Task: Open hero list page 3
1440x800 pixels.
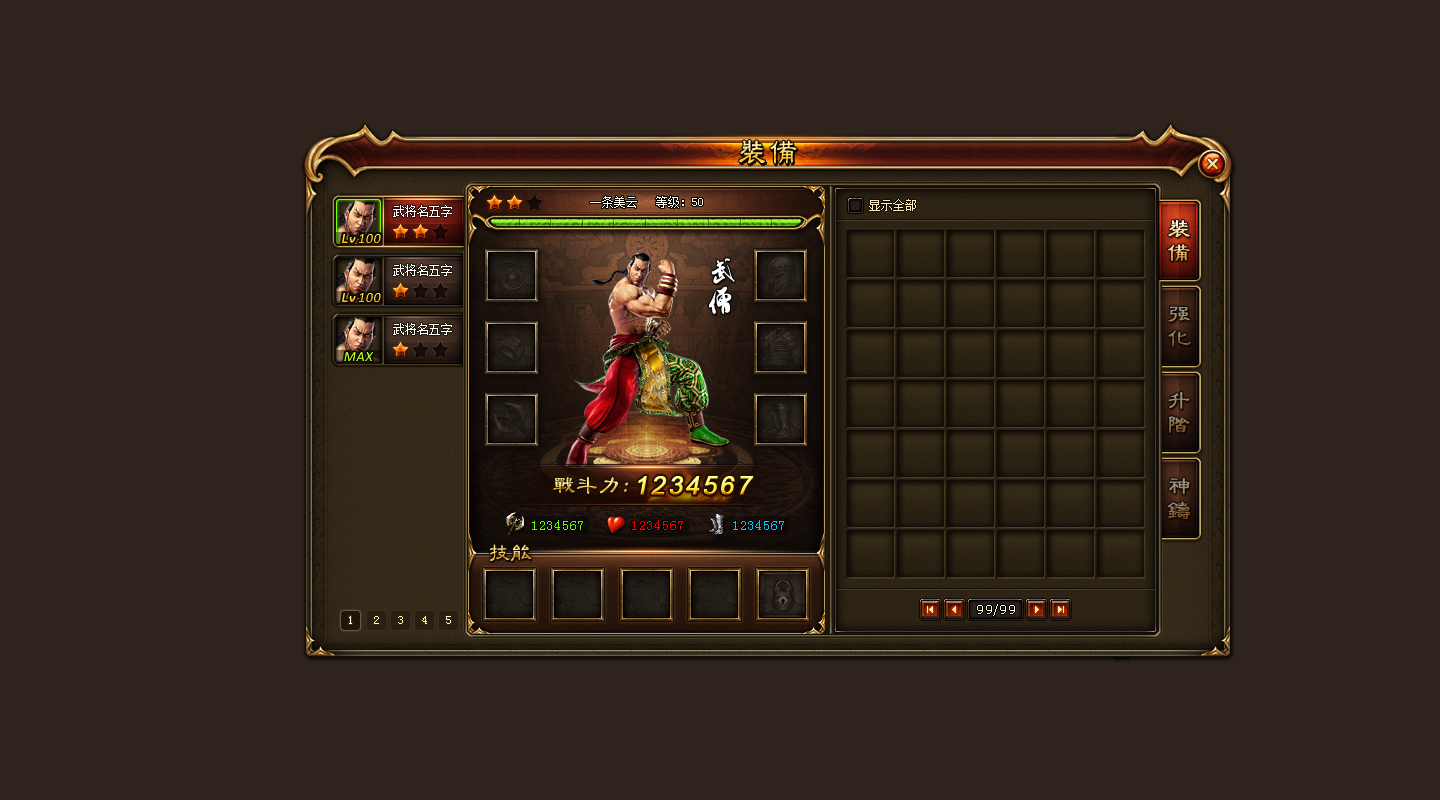Action: (x=400, y=621)
